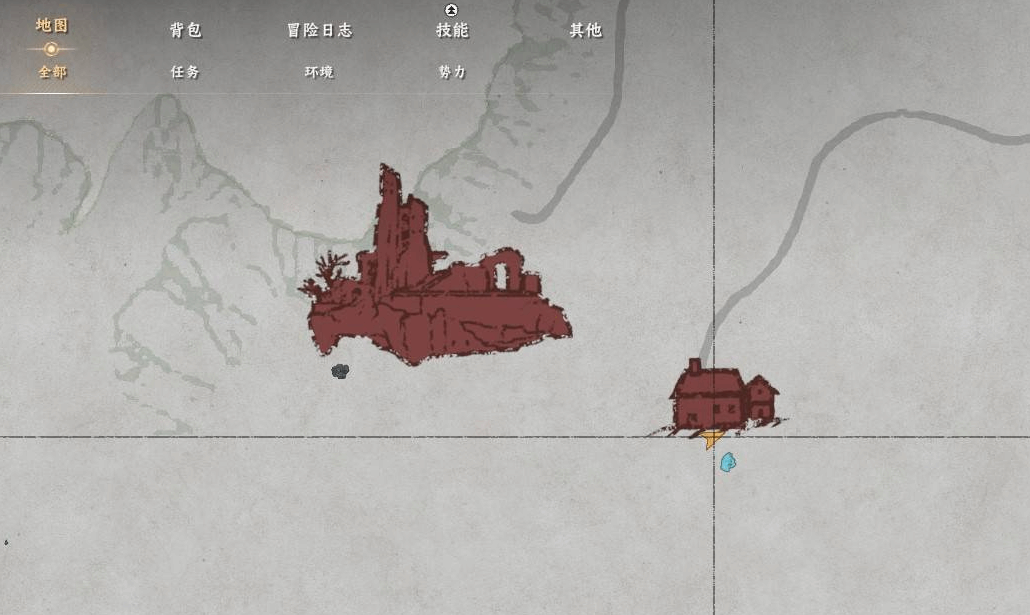
Task: Filter the map by 环境 (Environment)
Action: tap(319, 72)
